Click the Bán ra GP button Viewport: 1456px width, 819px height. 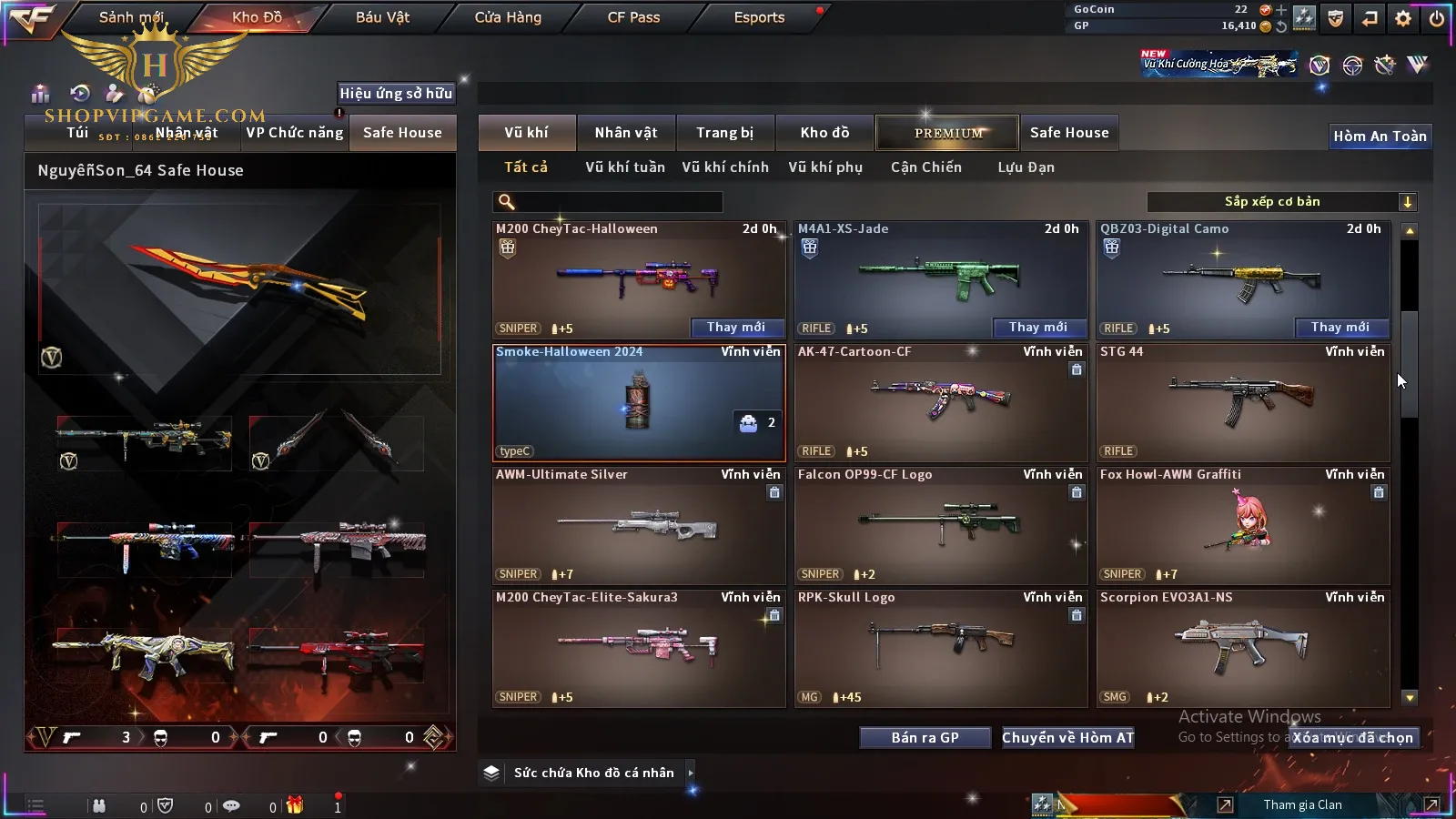click(x=925, y=738)
